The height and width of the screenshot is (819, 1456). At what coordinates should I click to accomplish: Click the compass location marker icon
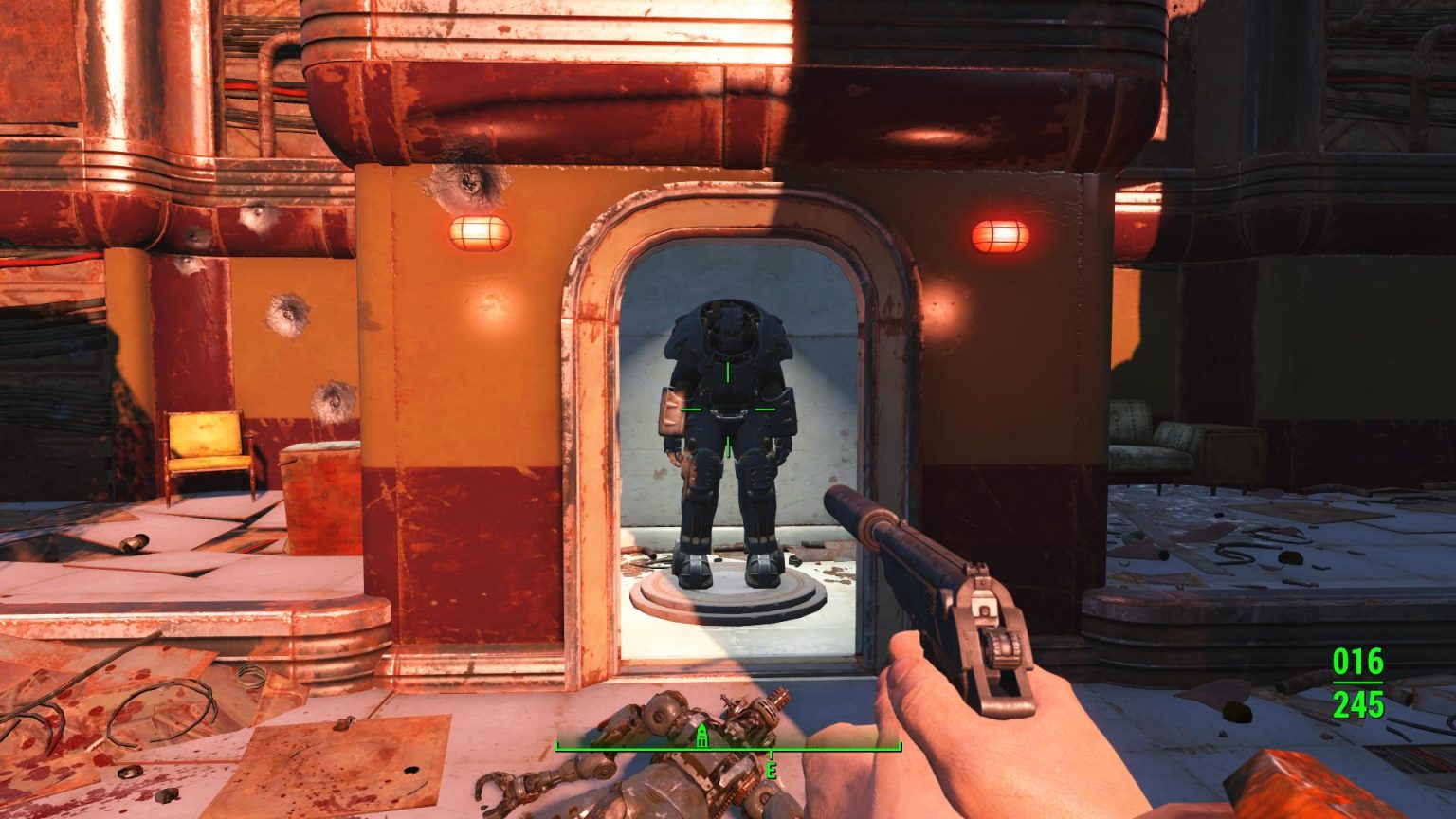[x=701, y=737]
